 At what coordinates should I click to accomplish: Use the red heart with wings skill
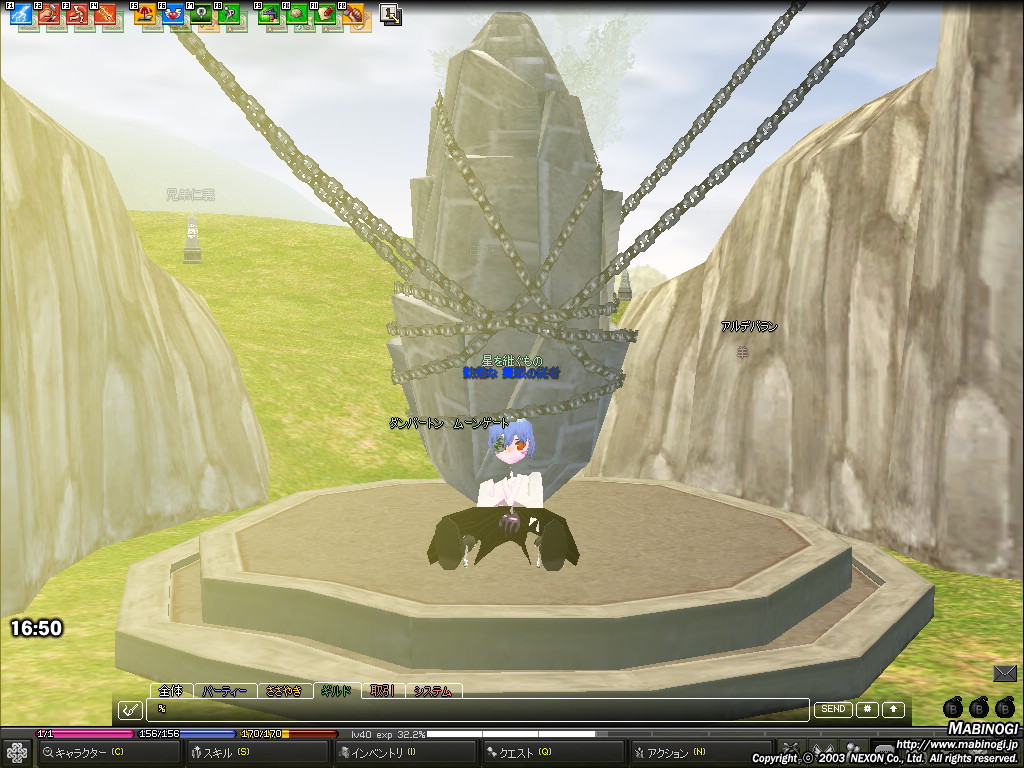coord(173,14)
